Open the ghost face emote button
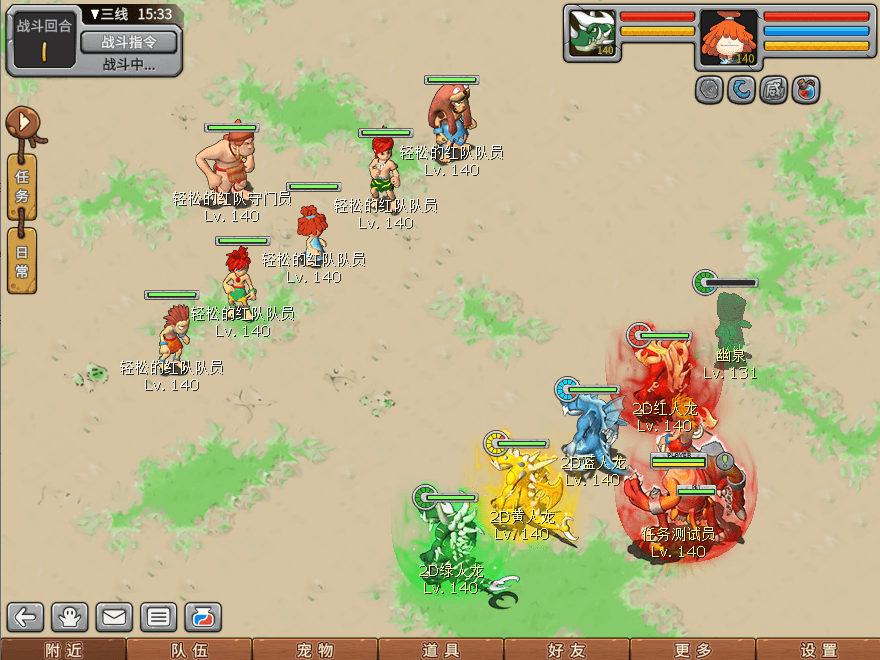This screenshot has height=660, width=880. click(70, 616)
